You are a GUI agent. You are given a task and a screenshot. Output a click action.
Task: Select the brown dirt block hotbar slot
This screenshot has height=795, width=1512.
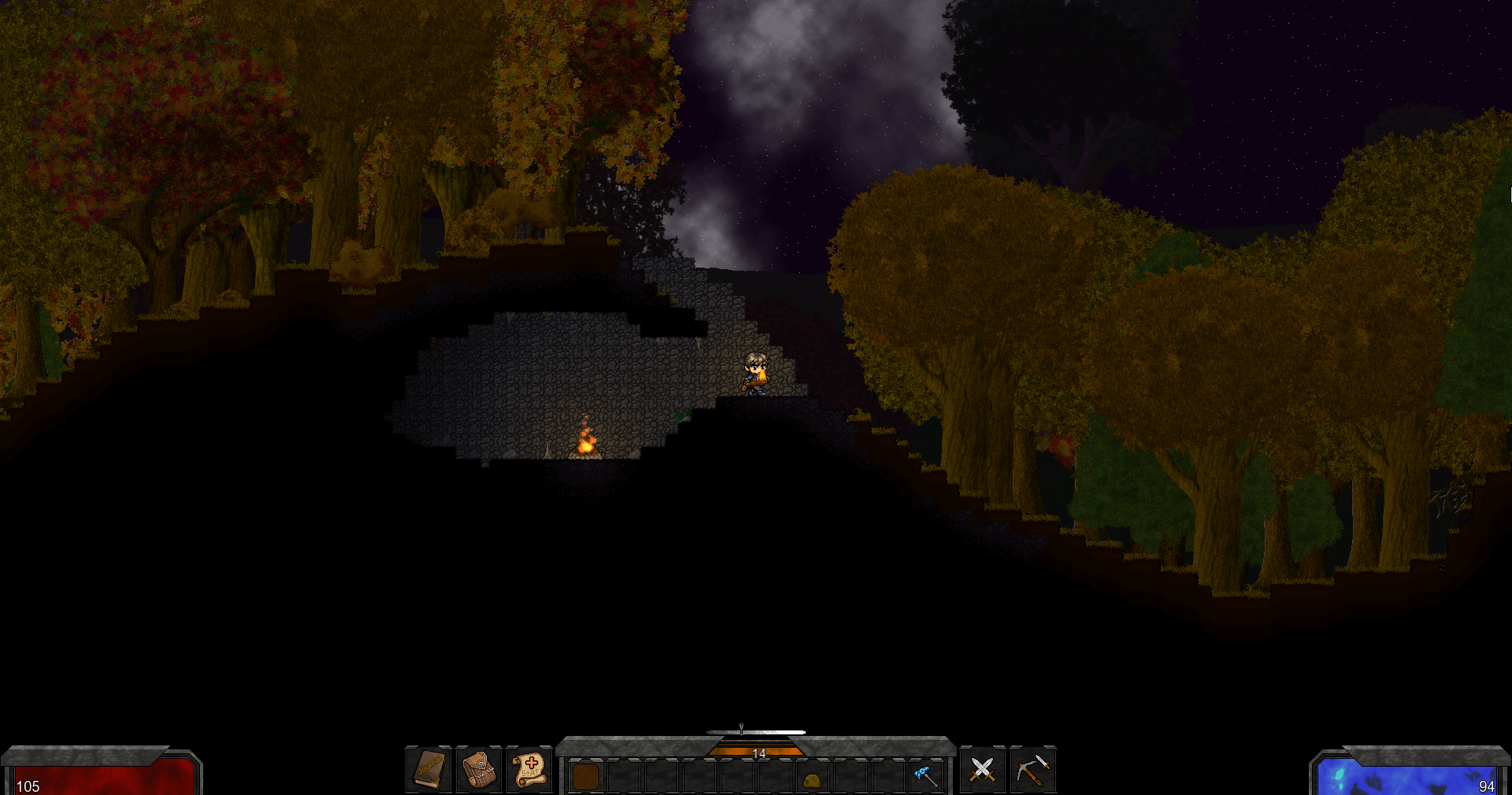[586, 777]
